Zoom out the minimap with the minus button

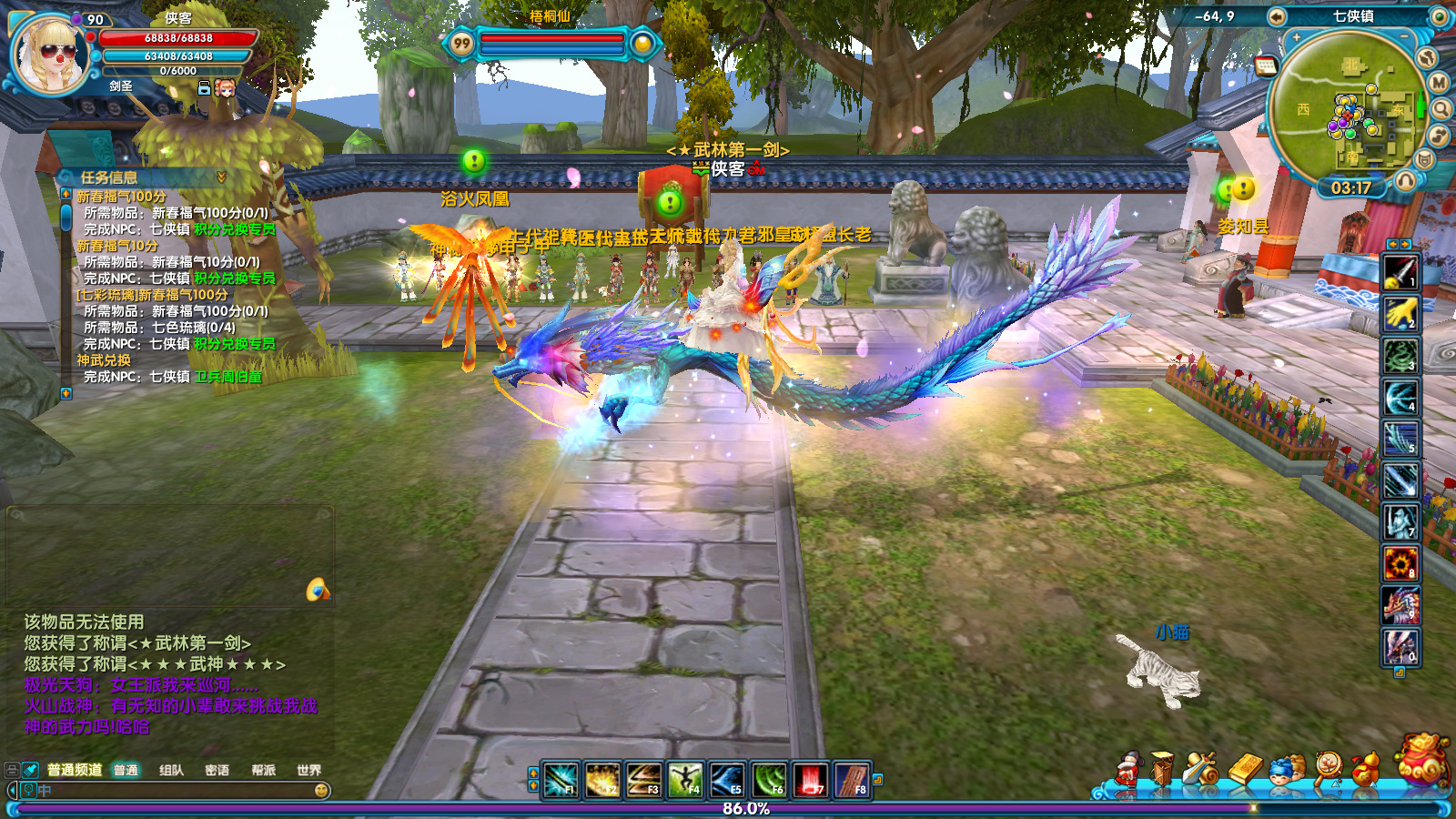[1404, 36]
